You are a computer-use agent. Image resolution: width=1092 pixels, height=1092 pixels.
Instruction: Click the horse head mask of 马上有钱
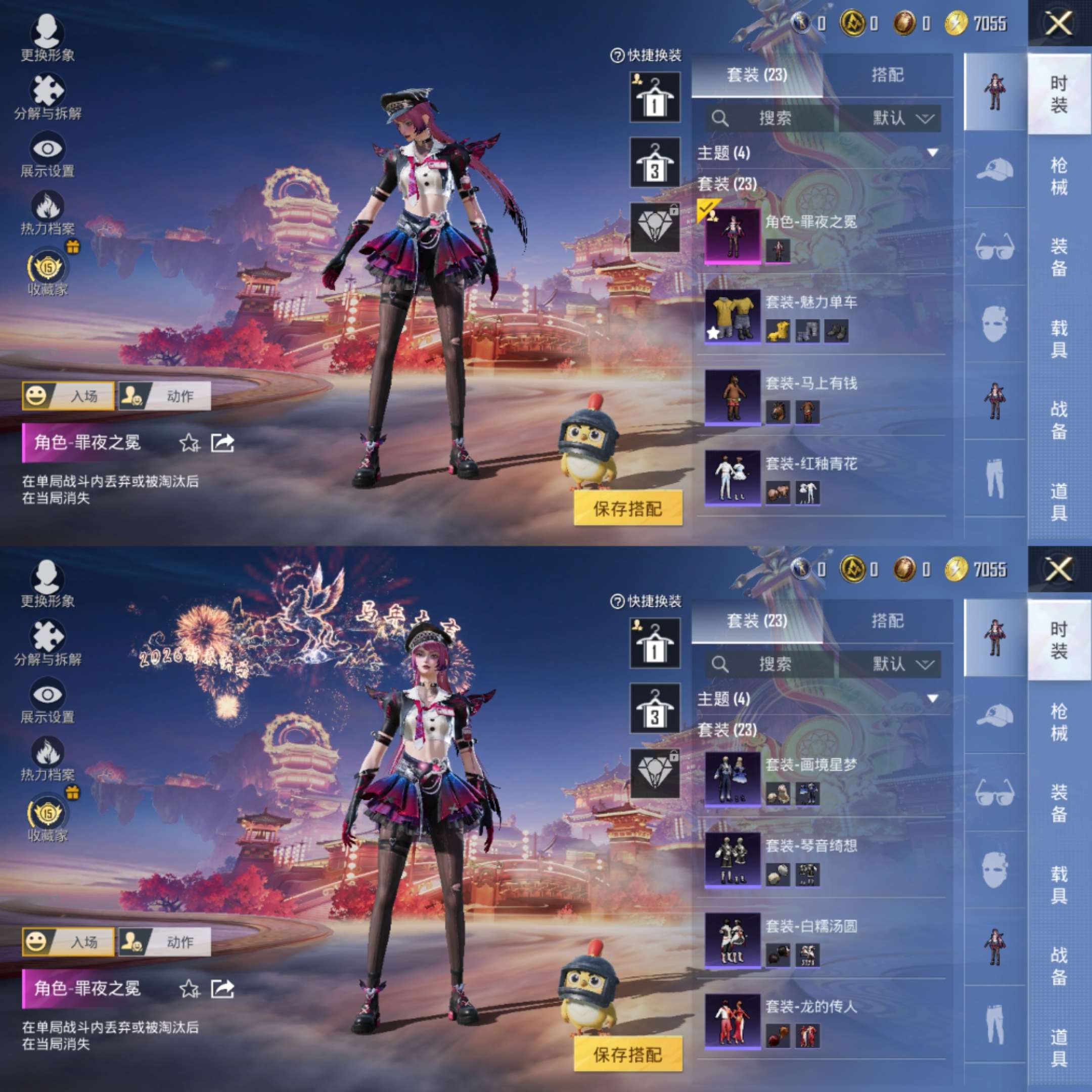(x=778, y=412)
